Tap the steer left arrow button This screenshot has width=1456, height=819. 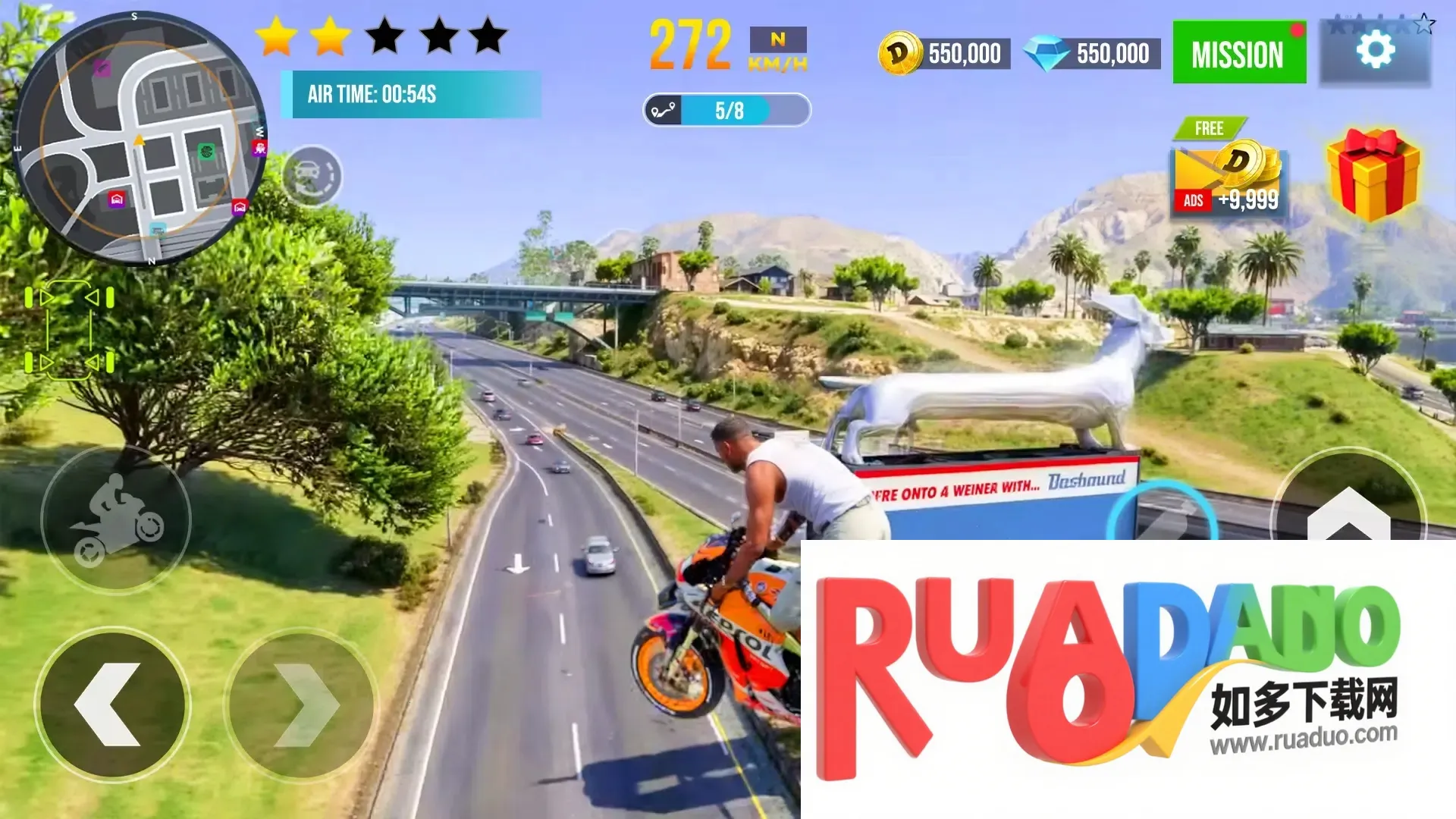(x=112, y=705)
